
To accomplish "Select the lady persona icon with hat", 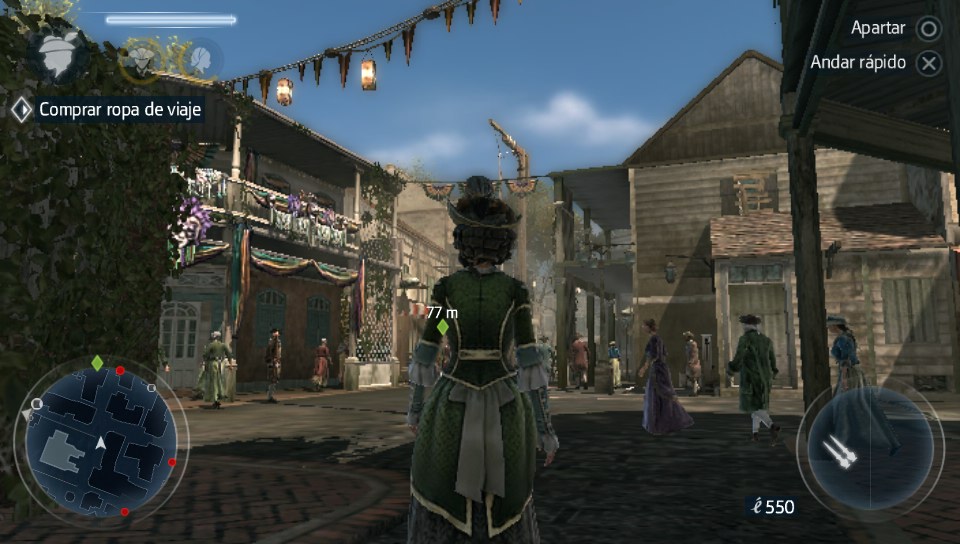I will [x=57, y=55].
